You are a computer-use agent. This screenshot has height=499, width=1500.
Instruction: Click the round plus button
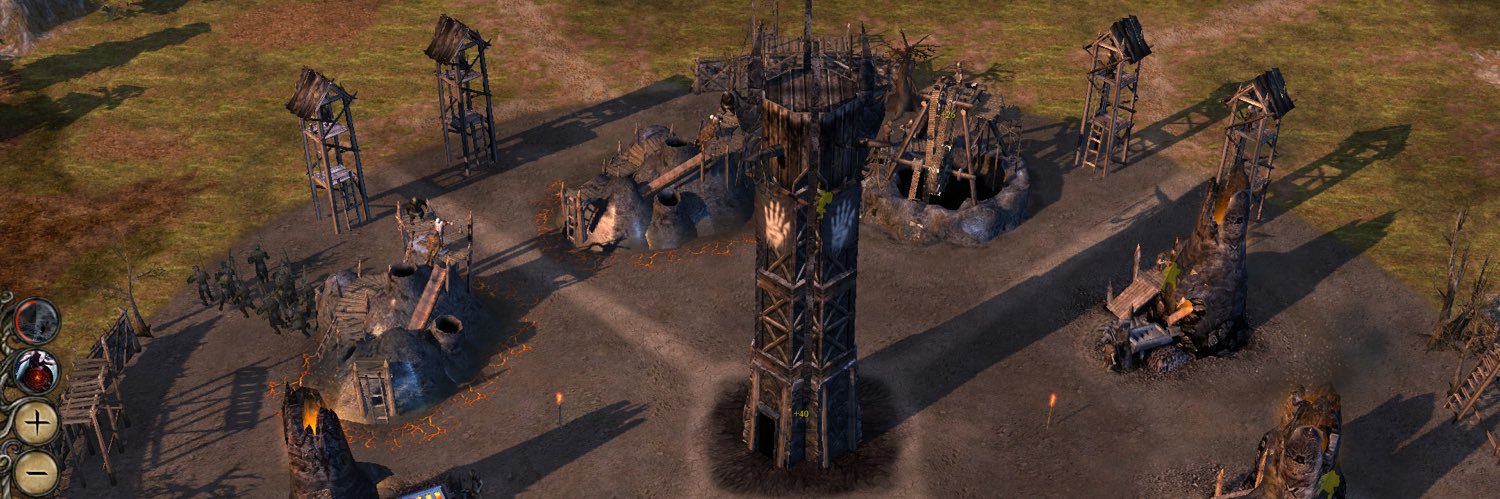tap(37, 423)
